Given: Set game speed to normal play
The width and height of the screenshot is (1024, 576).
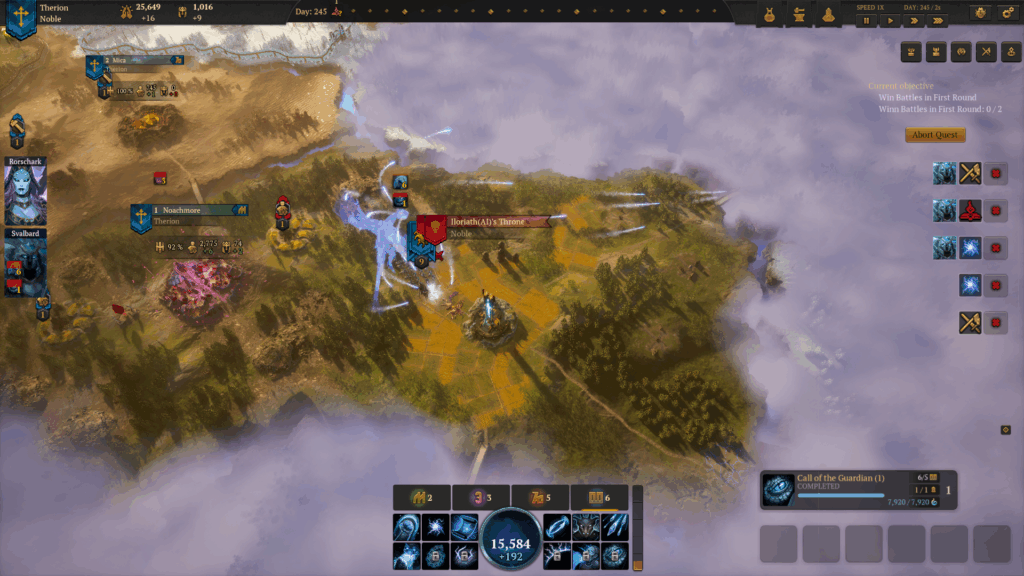Looking at the screenshot, I should tap(890, 20).
